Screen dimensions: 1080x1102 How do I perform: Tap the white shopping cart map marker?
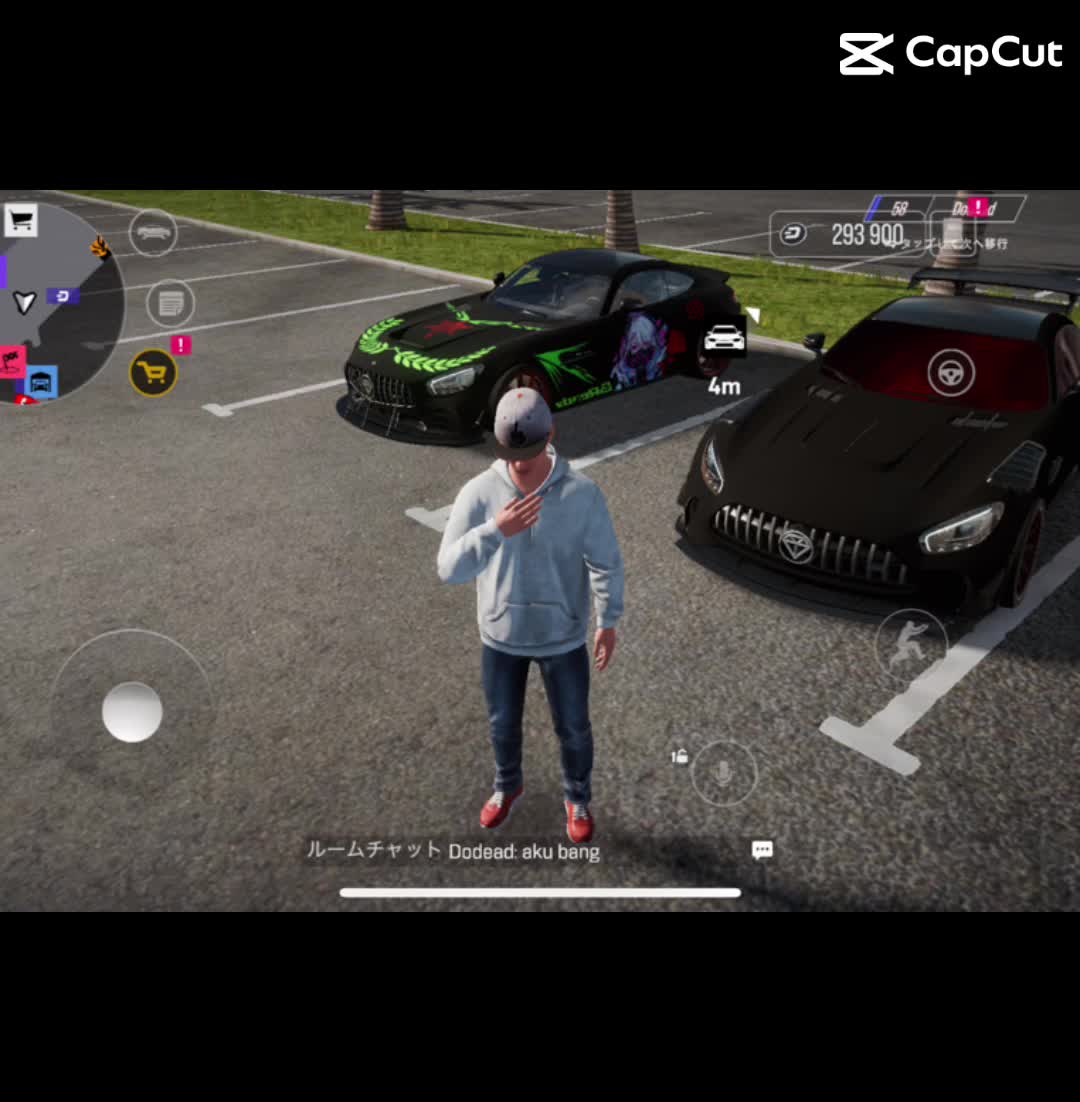point(21,220)
